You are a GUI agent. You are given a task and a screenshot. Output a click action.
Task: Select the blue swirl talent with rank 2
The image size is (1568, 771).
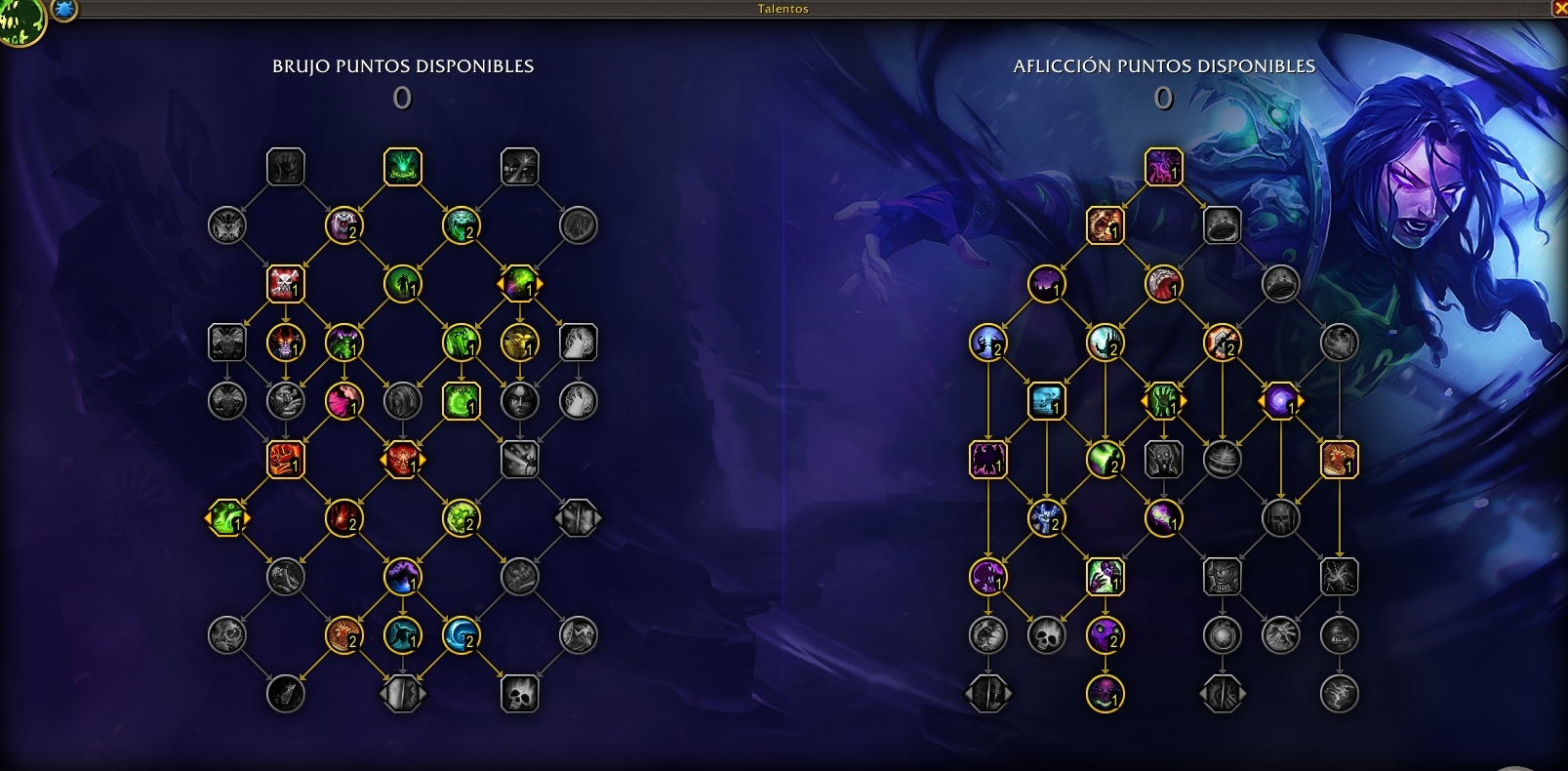[x=461, y=635]
